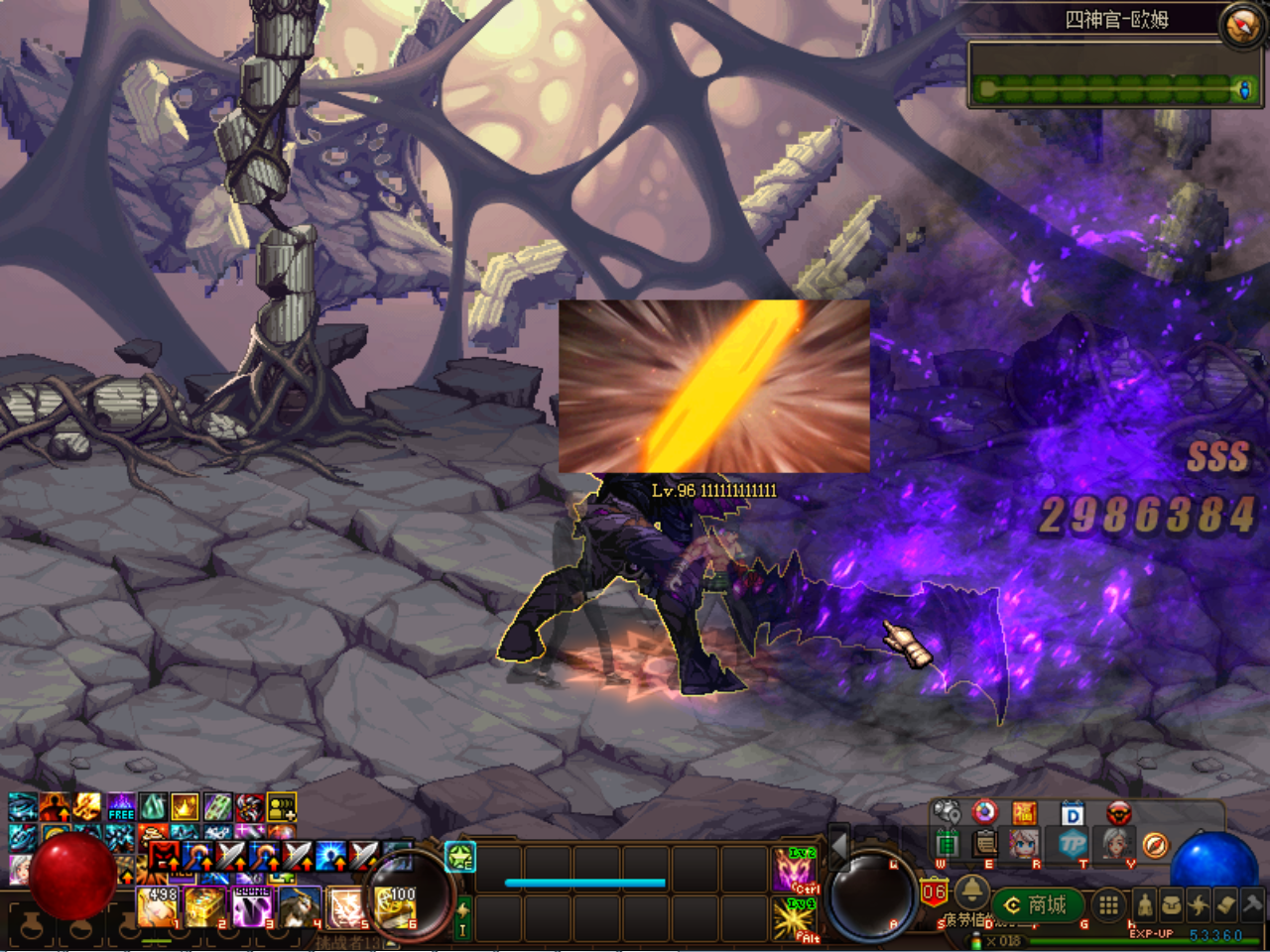Click the golden 福 event icon
This screenshot has height=952, width=1270.
click(1025, 812)
